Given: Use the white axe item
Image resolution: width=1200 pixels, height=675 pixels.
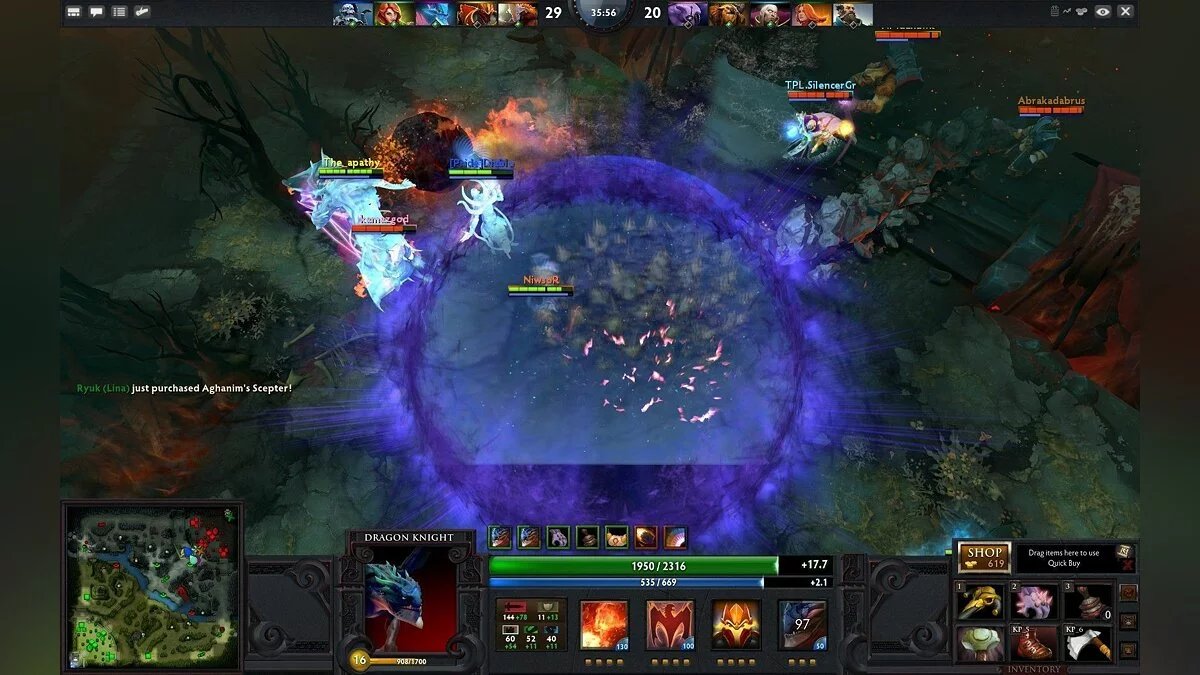Looking at the screenshot, I should [1089, 643].
